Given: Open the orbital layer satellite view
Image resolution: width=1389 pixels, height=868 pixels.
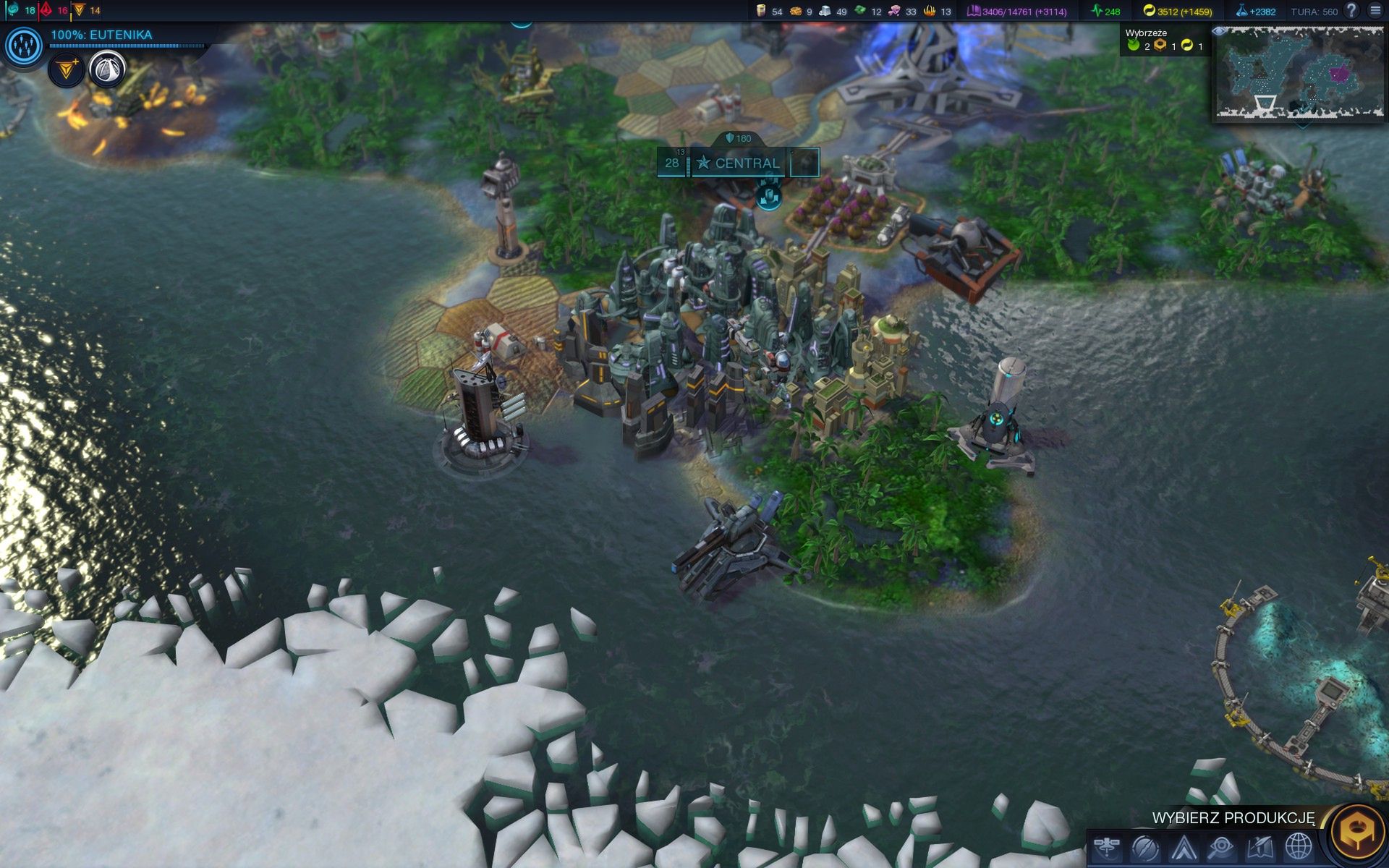Looking at the screenshot, I should [x=1107, y=846].
